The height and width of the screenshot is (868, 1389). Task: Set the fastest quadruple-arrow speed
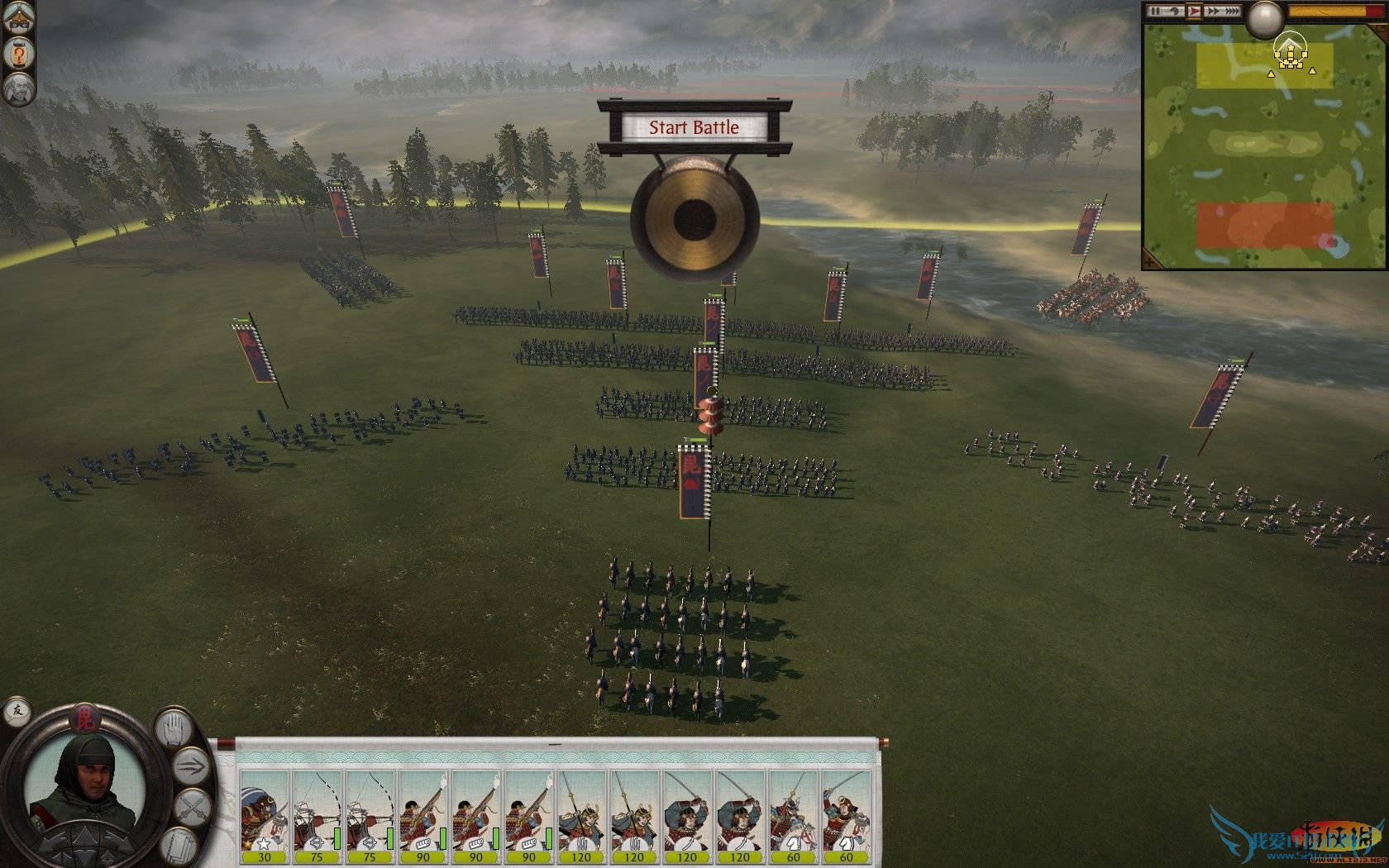coord(1232,11)
